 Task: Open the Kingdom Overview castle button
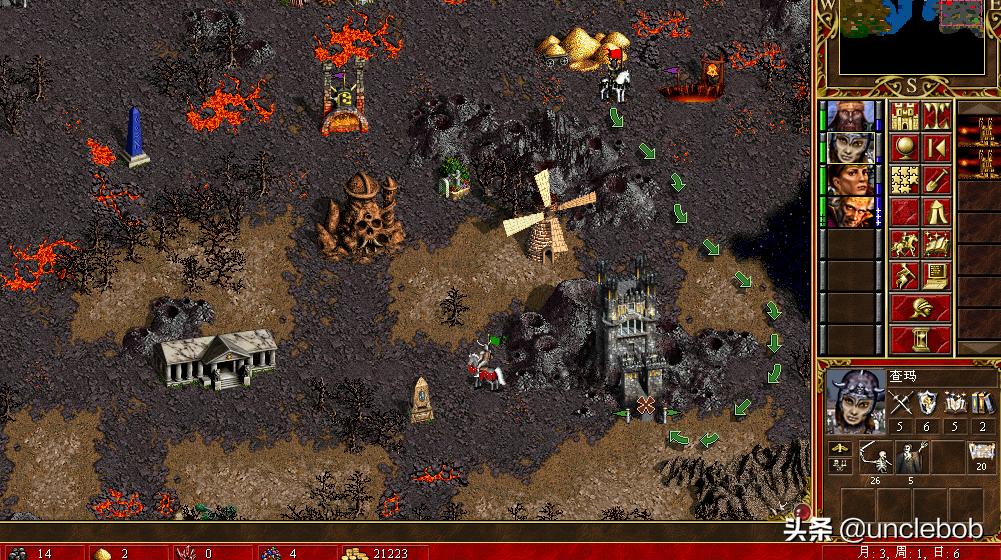tap(905, 114)
